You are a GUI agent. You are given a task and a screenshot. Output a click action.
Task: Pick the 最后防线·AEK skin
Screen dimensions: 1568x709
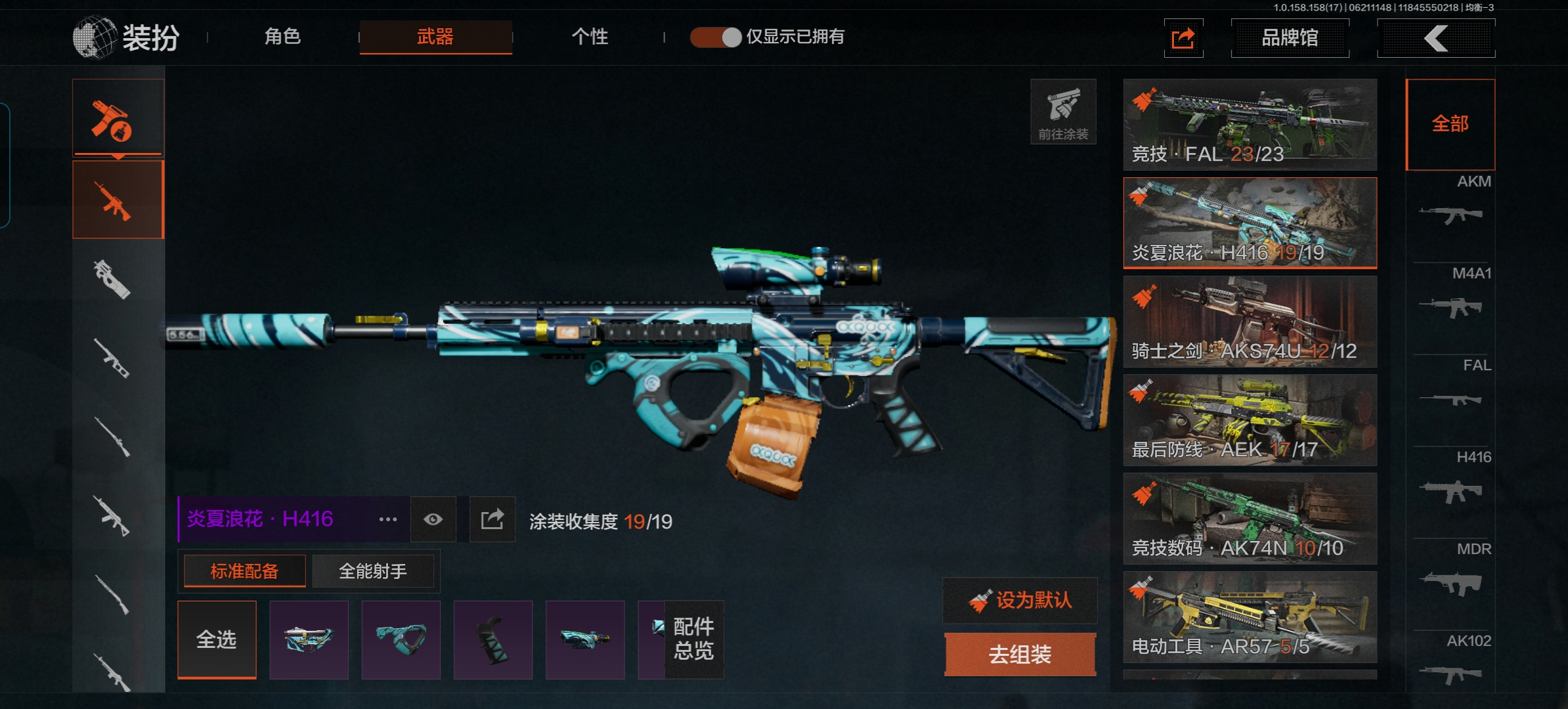coord(1250,420)
